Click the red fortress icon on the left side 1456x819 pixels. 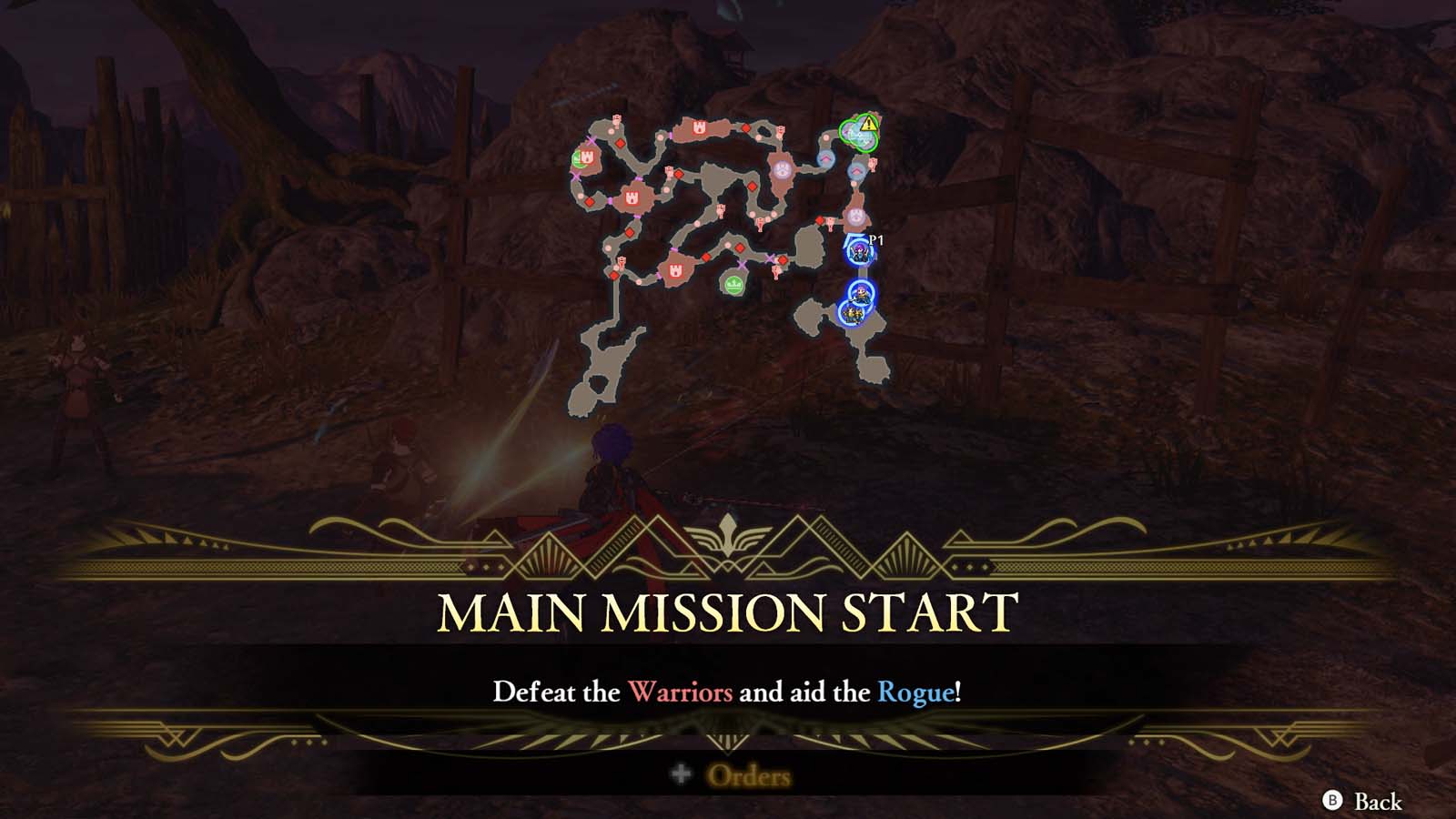tap(632, 197)
